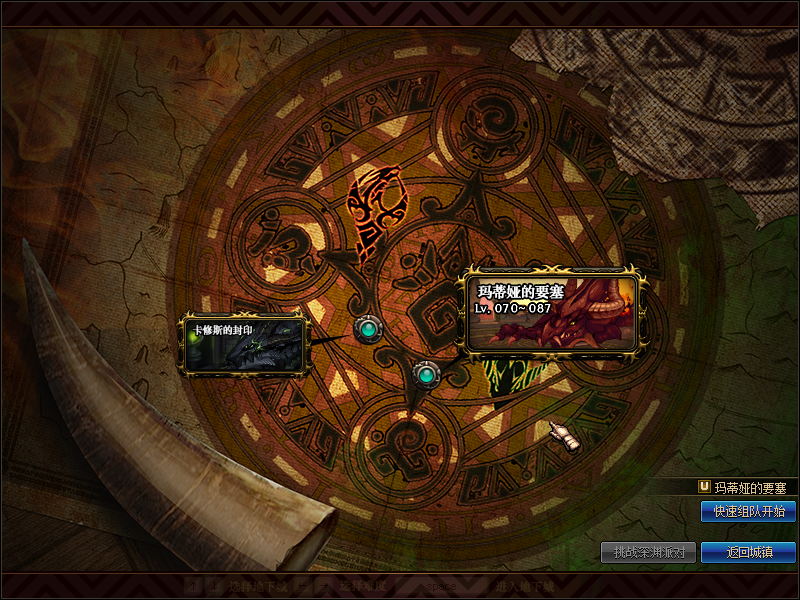Choose the 卡修斯的封印 dungeon card
The width and height of the screenshot is (800, 600).
[x=242, y=344]
